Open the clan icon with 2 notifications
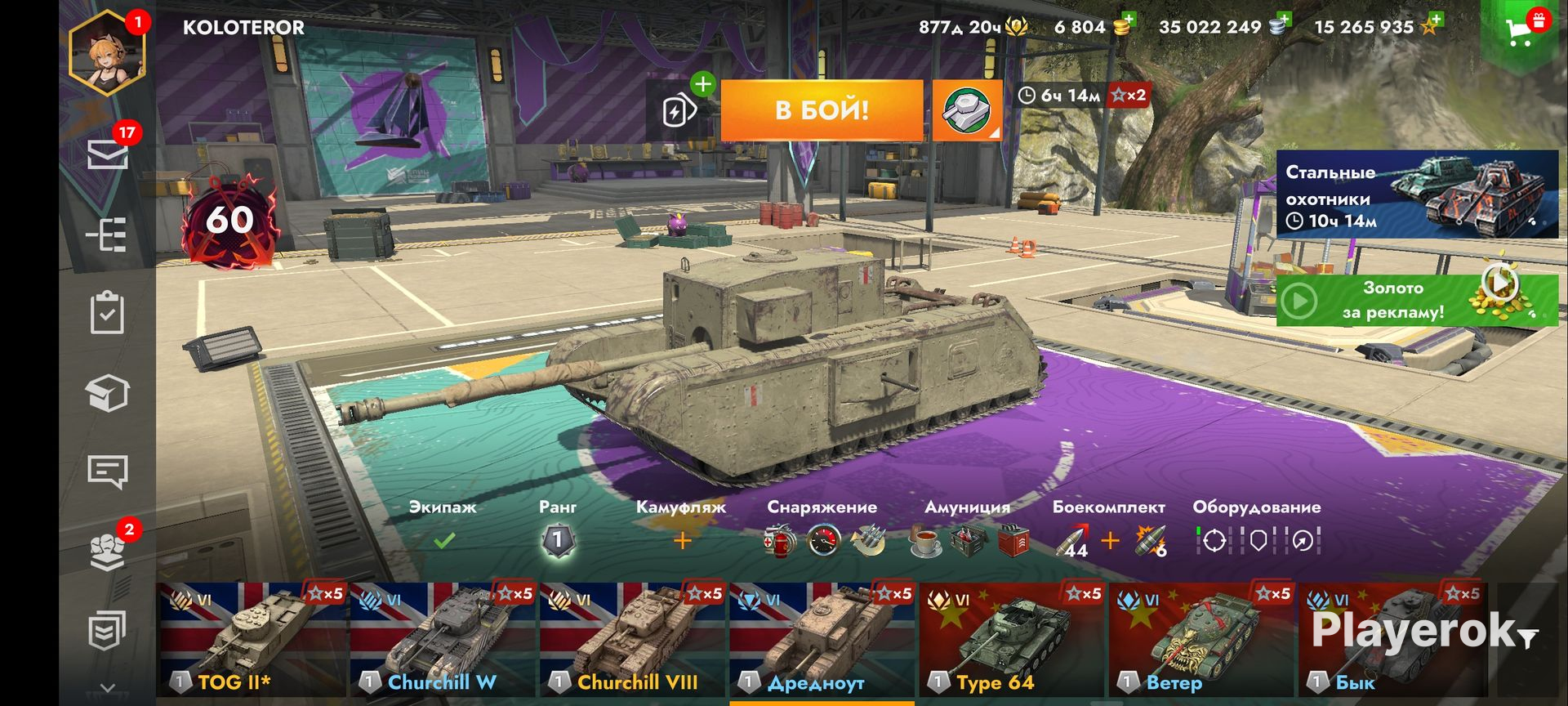This screenshot has width=1568, height=706. coord(107,552)
